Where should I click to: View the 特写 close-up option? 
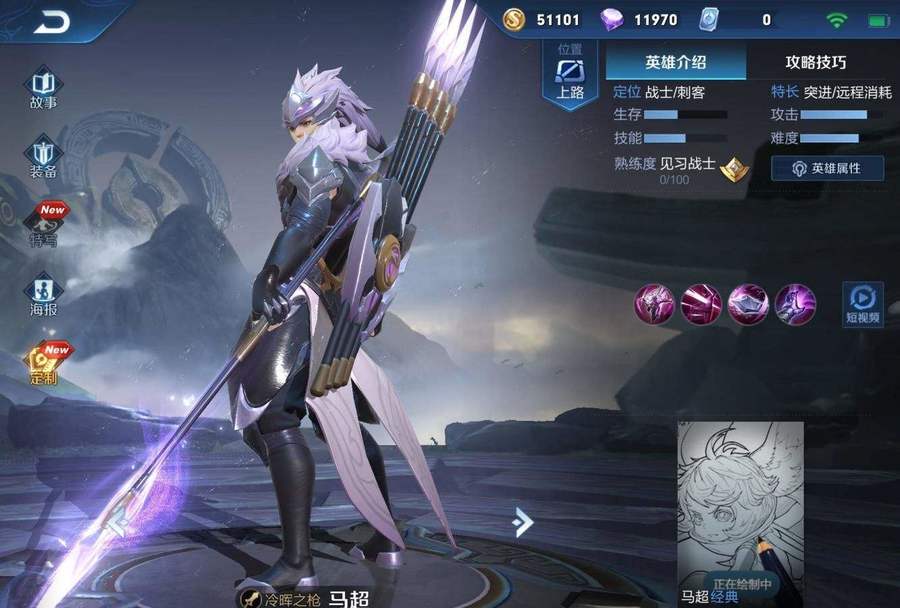pyautogui.click(x=45, y=226)
